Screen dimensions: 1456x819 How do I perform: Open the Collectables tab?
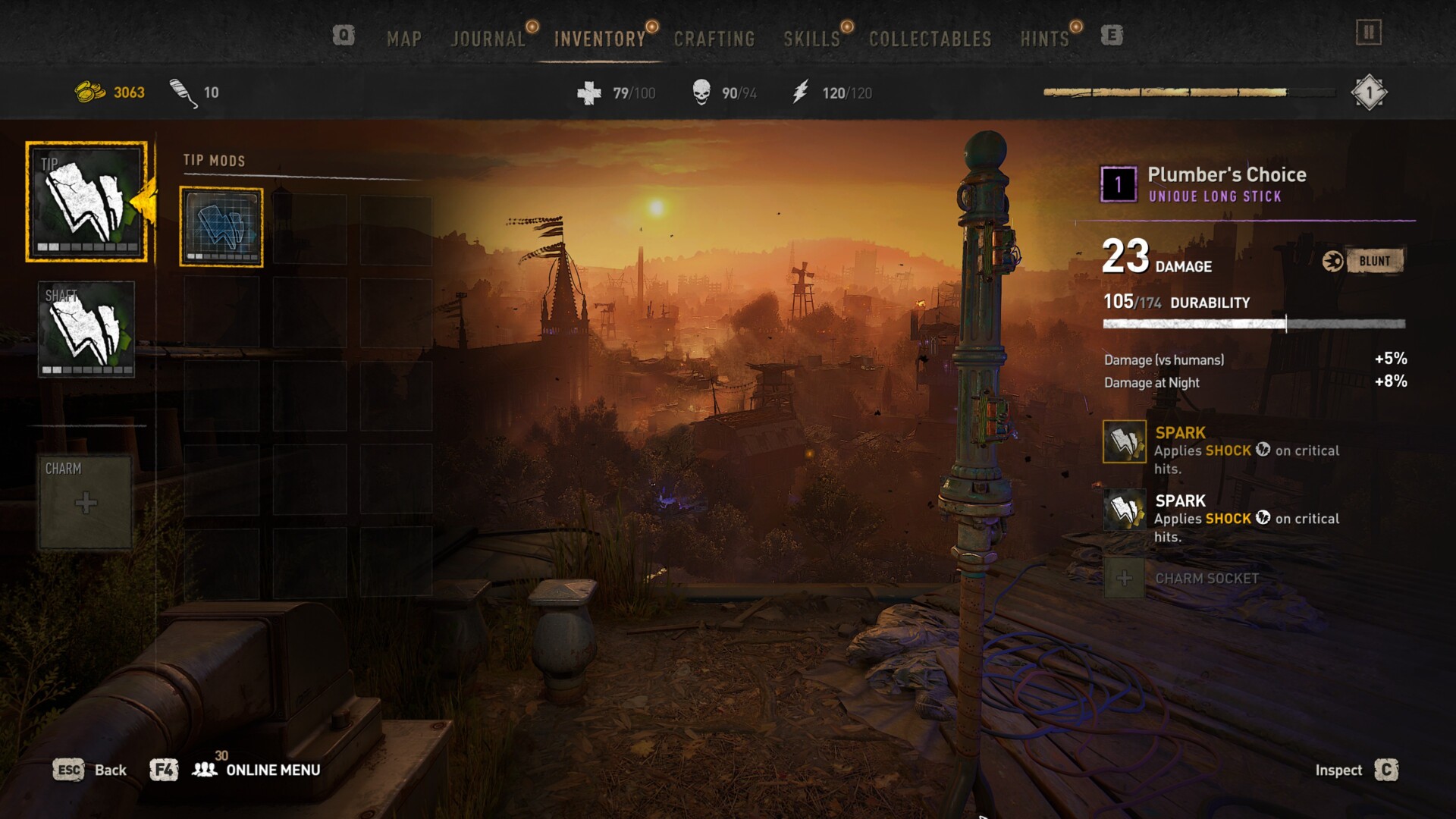pyautogui.click(x=930, y=39)
